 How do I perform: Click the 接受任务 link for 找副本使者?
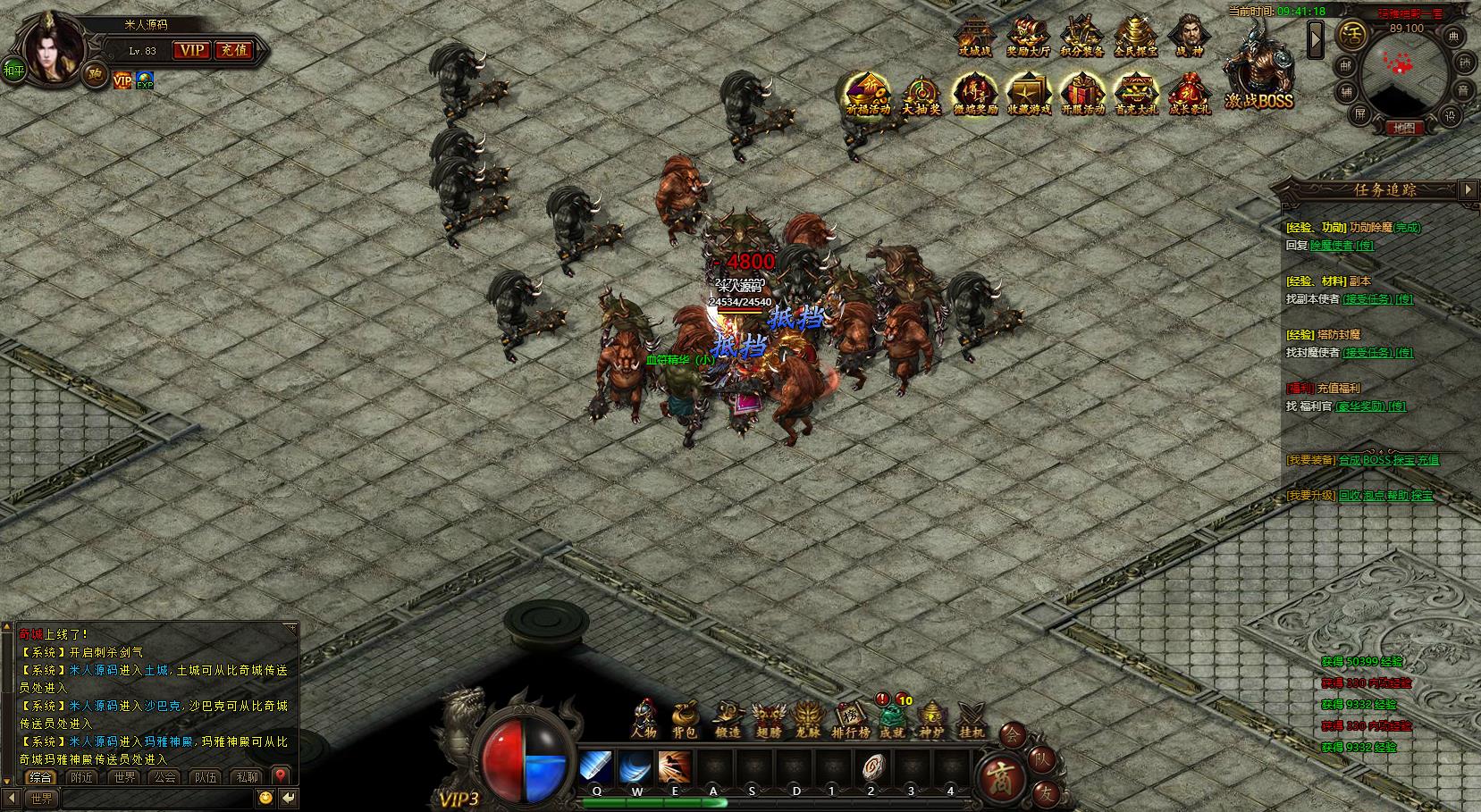(1367, 299)
